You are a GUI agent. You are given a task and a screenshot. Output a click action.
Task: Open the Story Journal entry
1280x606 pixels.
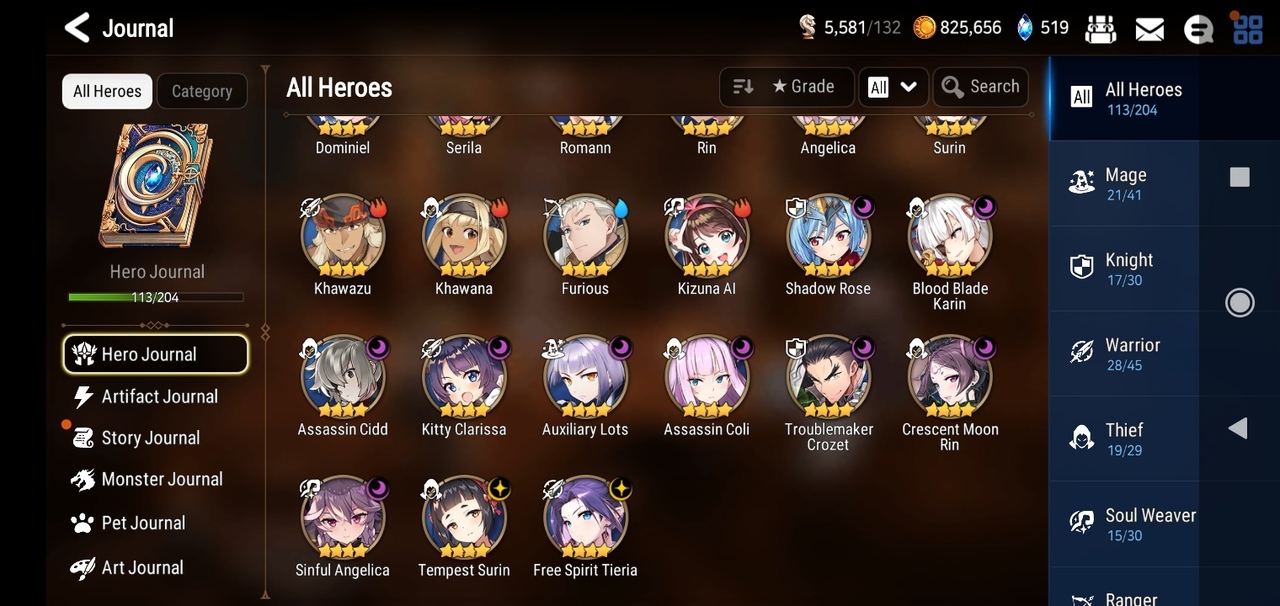tap(150, 438)
